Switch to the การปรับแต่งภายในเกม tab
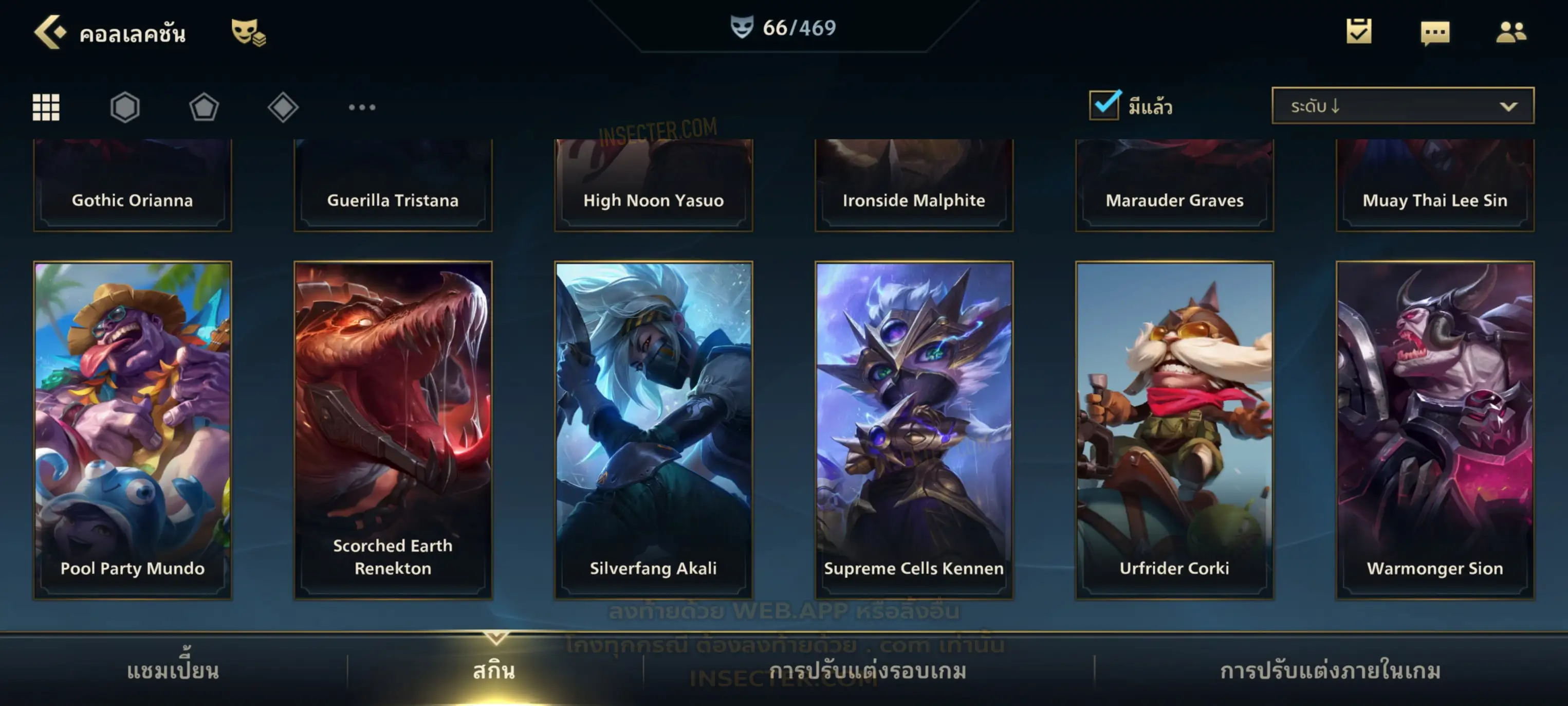This screenshot has height=706, width=1568. coord(1331,671)
